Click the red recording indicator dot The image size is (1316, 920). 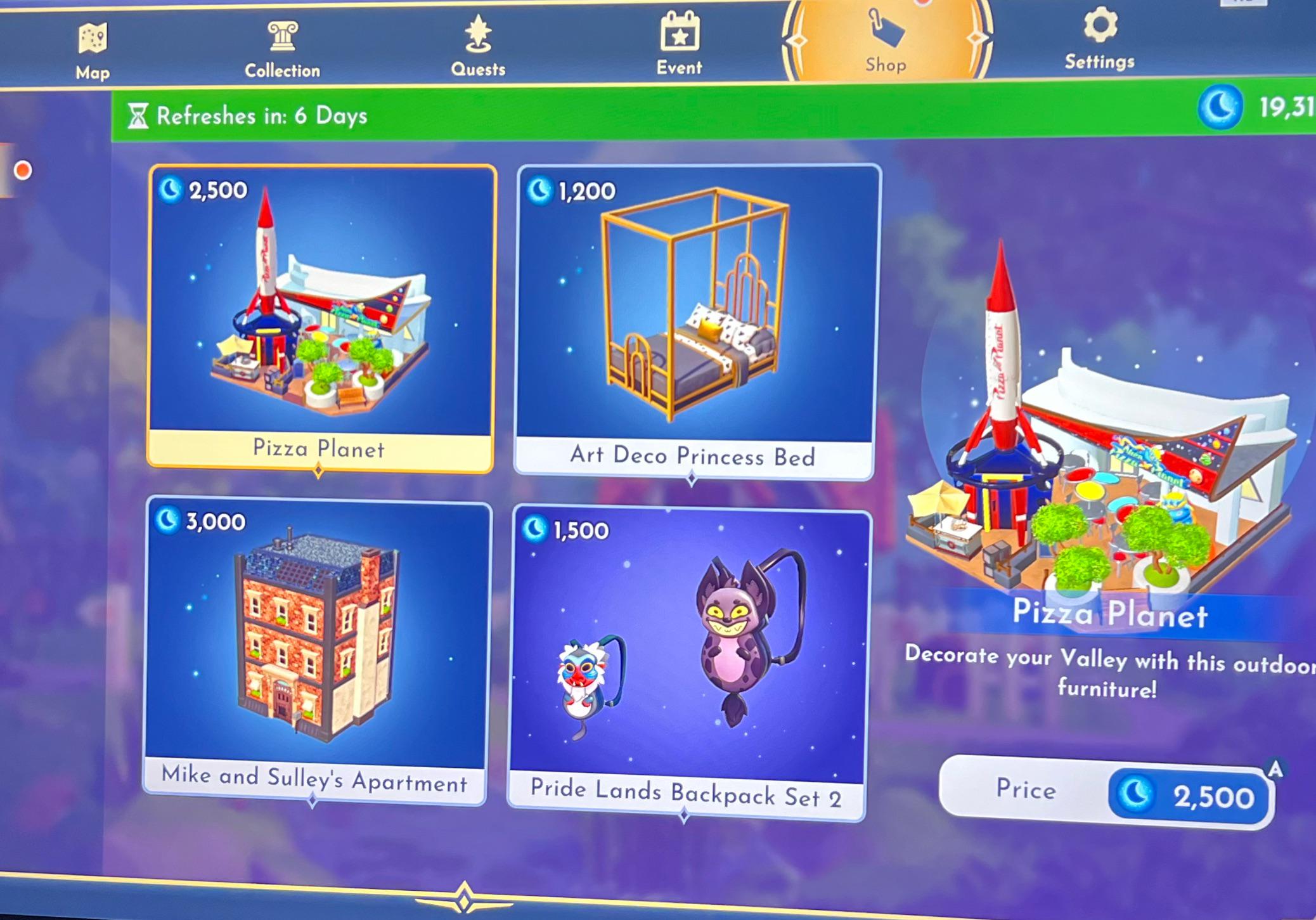23,169
